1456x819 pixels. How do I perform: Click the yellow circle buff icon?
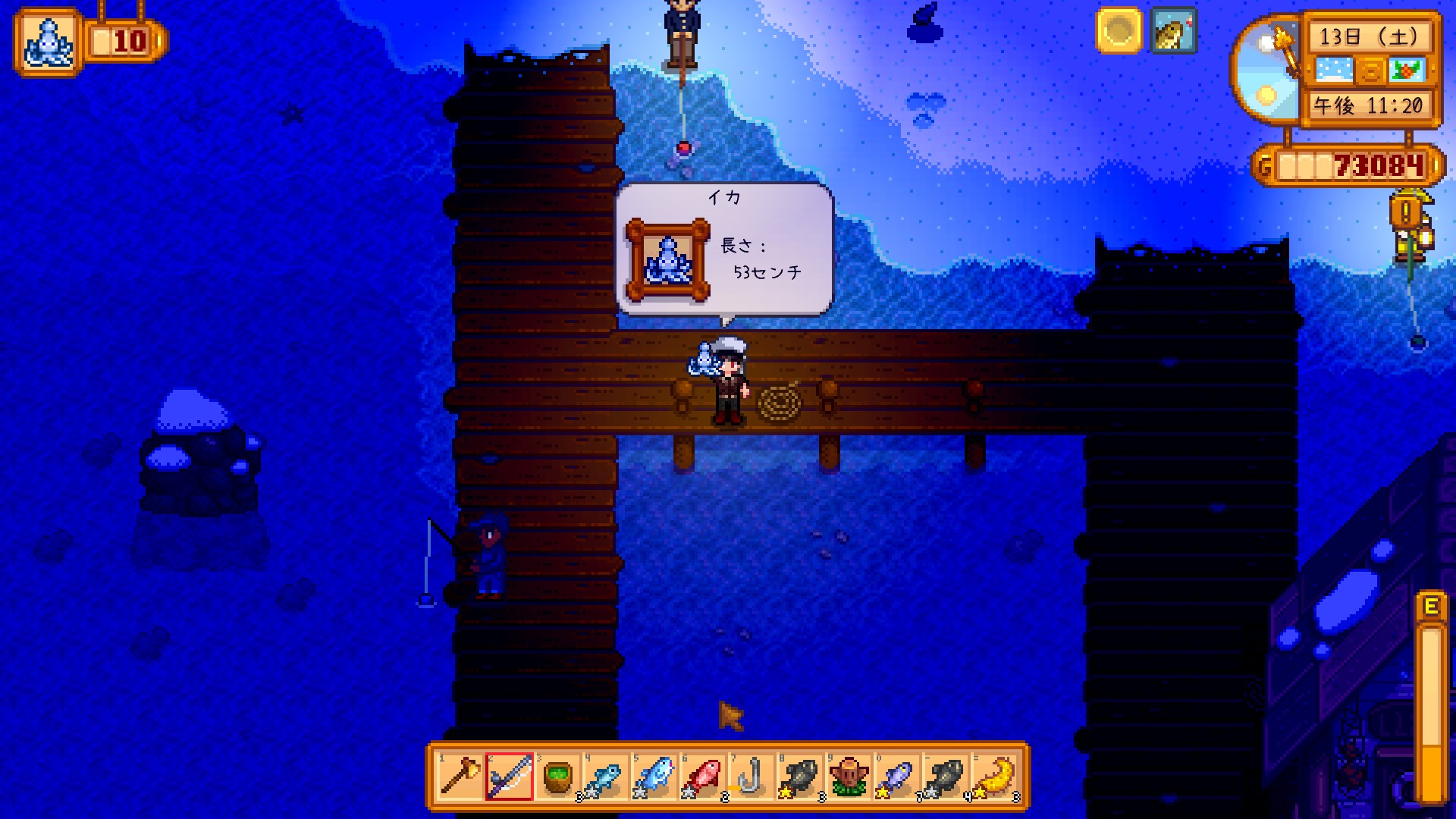(x=1119, y=31)
